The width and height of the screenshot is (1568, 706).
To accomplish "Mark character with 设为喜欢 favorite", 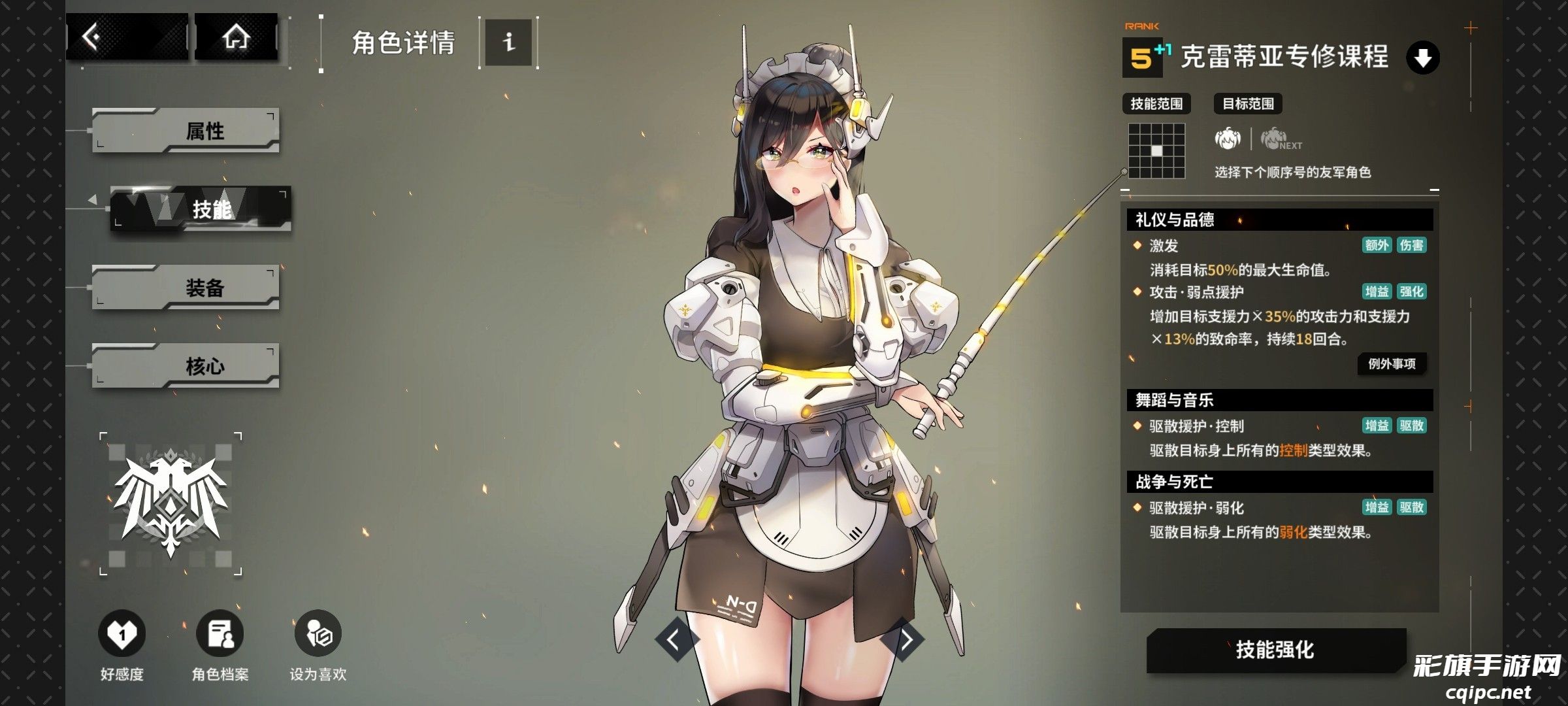I will click(x=318, y=634).
